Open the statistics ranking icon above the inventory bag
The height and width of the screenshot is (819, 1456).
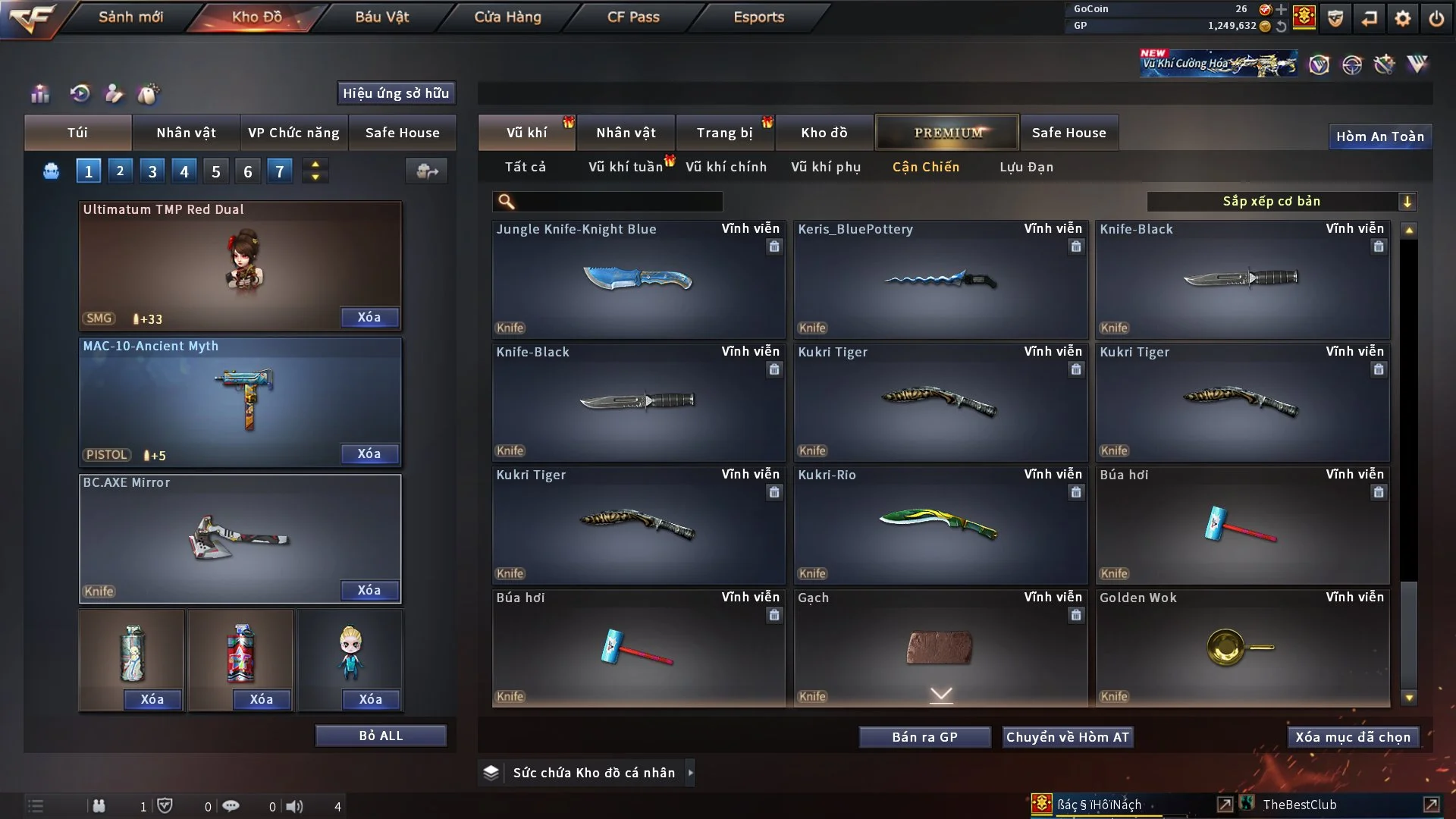(39, 94)
